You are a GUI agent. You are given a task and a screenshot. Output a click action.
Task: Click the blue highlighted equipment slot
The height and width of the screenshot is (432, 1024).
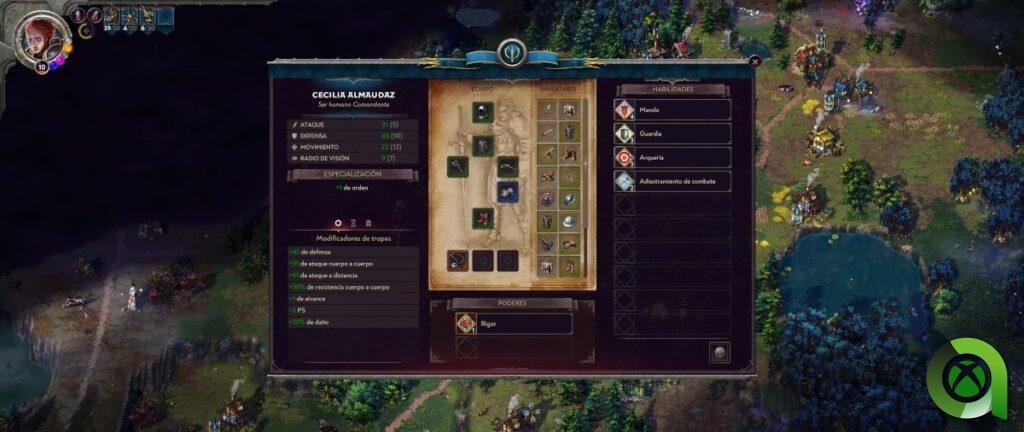tap(508, 192)
